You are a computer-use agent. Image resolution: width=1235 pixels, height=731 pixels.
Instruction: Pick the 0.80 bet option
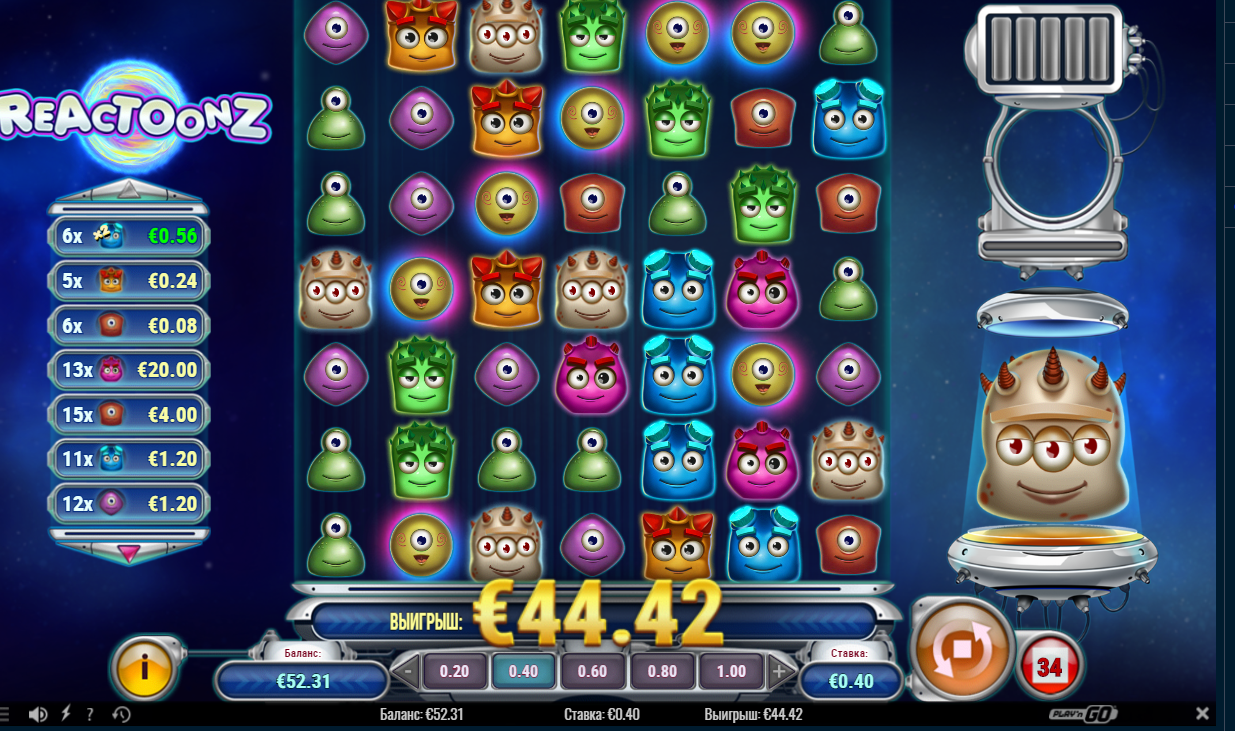pyautogui.click(x=662, y=671)
